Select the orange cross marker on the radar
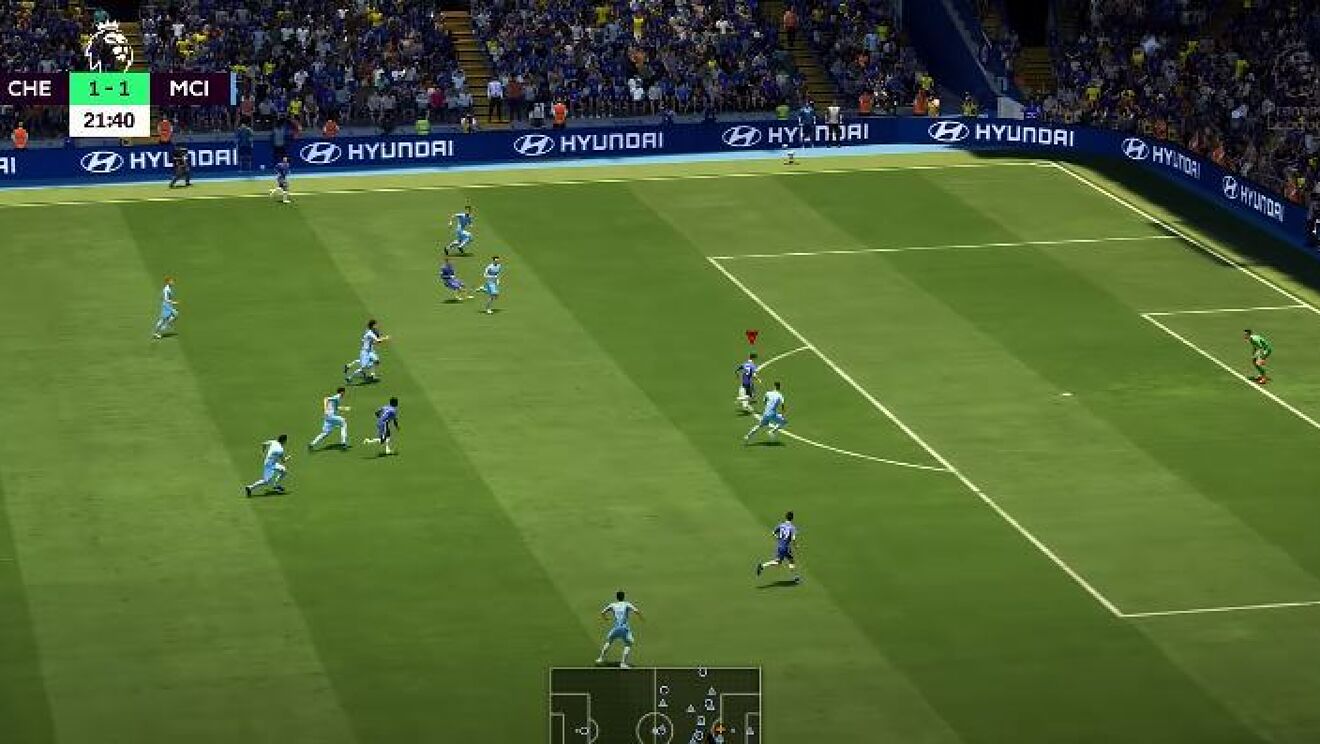Viewport: 1320px width, 744px height. pyautogui.click(x=721, y=729)
